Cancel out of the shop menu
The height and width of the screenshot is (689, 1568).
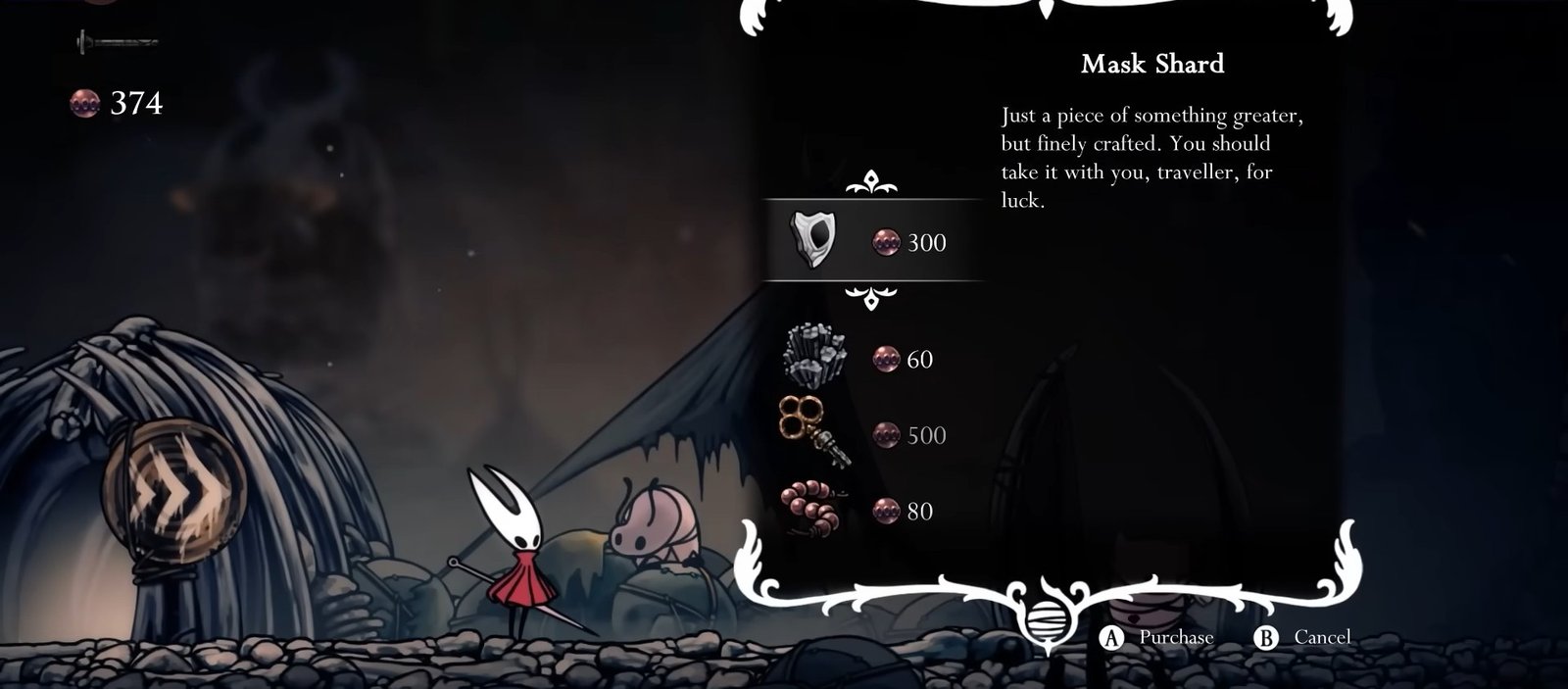[1303, 638]
